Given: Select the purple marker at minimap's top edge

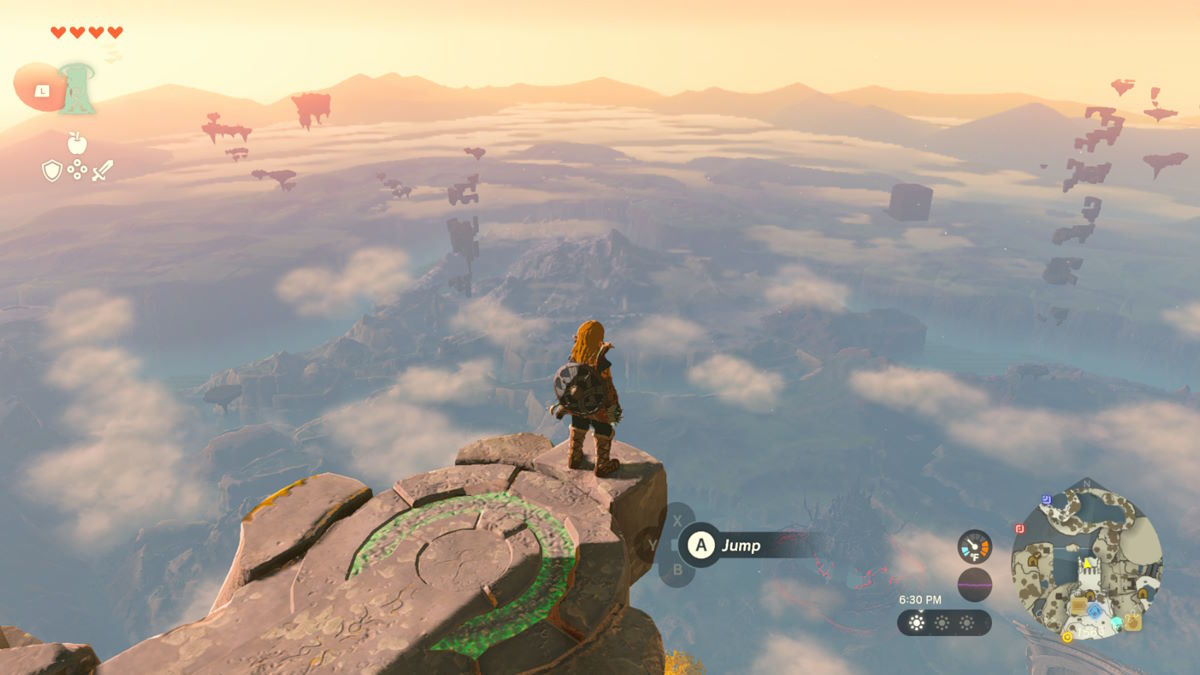Looking at the screenshot, I should (1045, 498).
